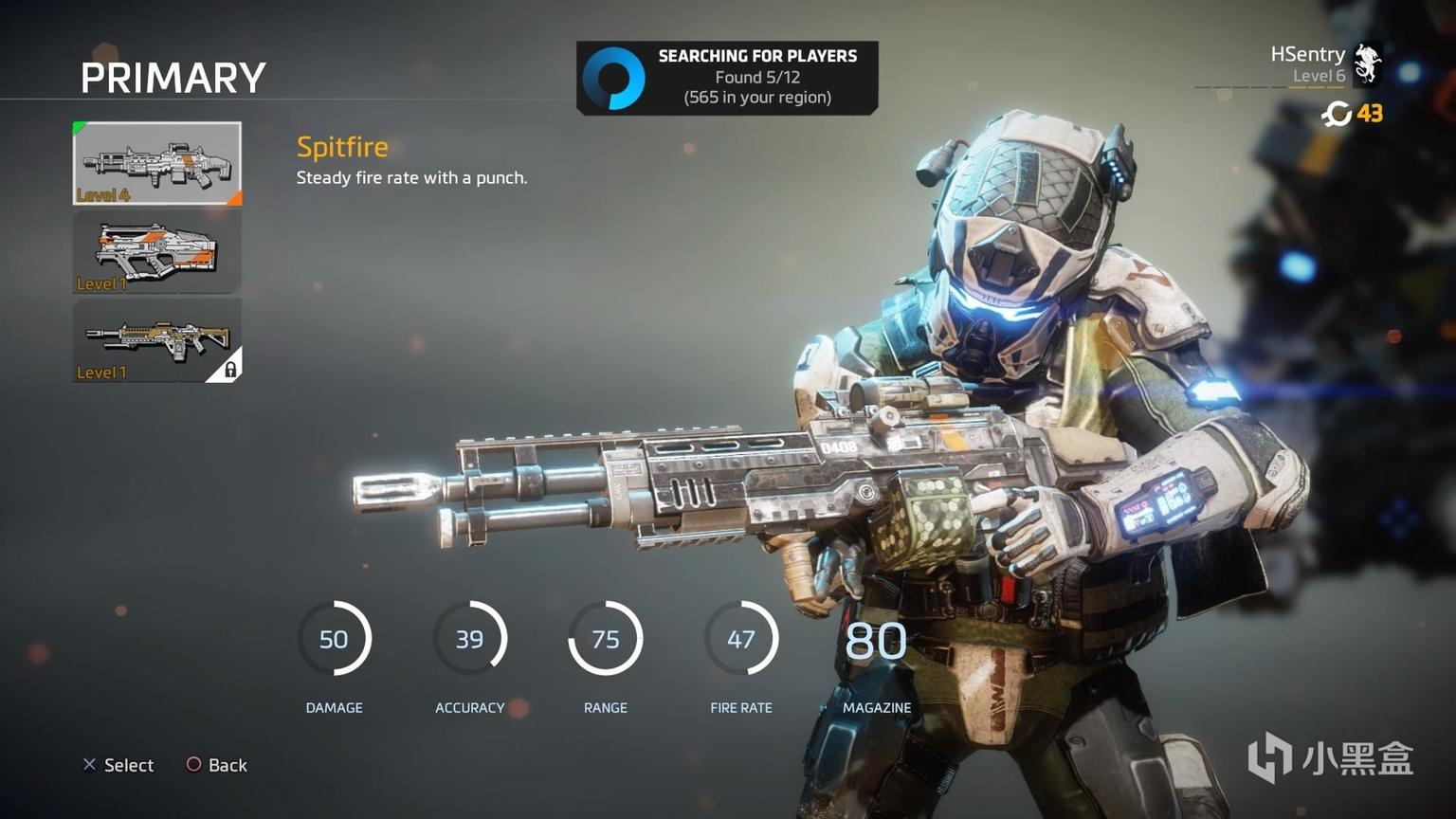Open the Searching for Players matchmaking banner
The width and height of the screenshot is (1456, 819).
[x=727, y=78]
